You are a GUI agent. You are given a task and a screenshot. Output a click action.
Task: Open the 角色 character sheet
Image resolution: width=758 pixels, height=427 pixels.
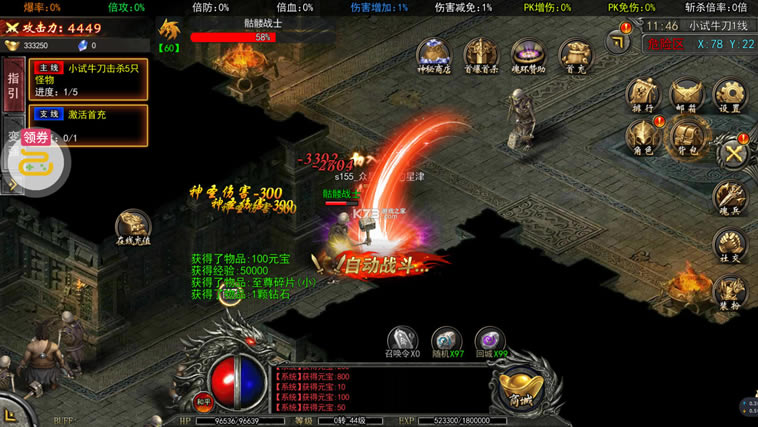click(641, 136)
